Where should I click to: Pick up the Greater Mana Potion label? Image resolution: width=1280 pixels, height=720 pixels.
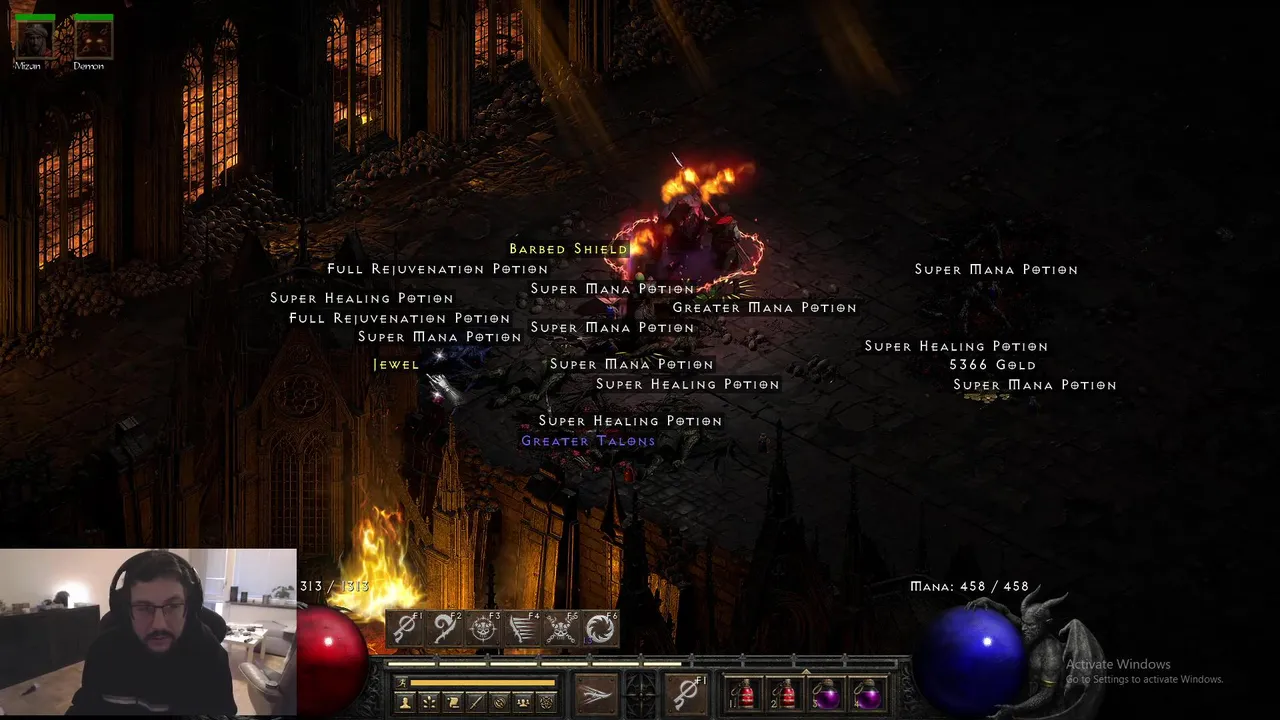tap(764, 308)
